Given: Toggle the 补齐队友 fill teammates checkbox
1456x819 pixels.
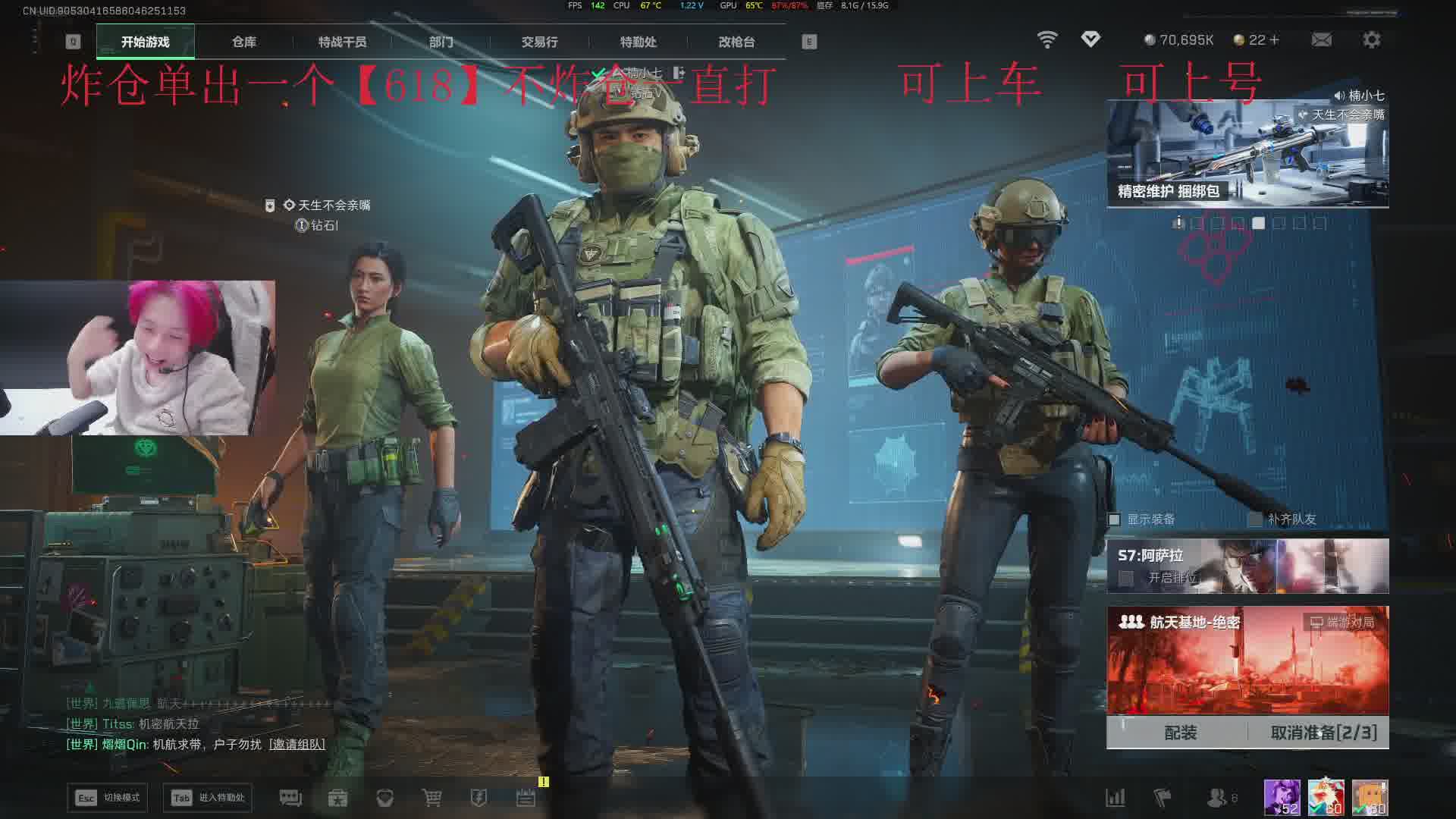Looking at the screenshot, I should [1255, 519].
